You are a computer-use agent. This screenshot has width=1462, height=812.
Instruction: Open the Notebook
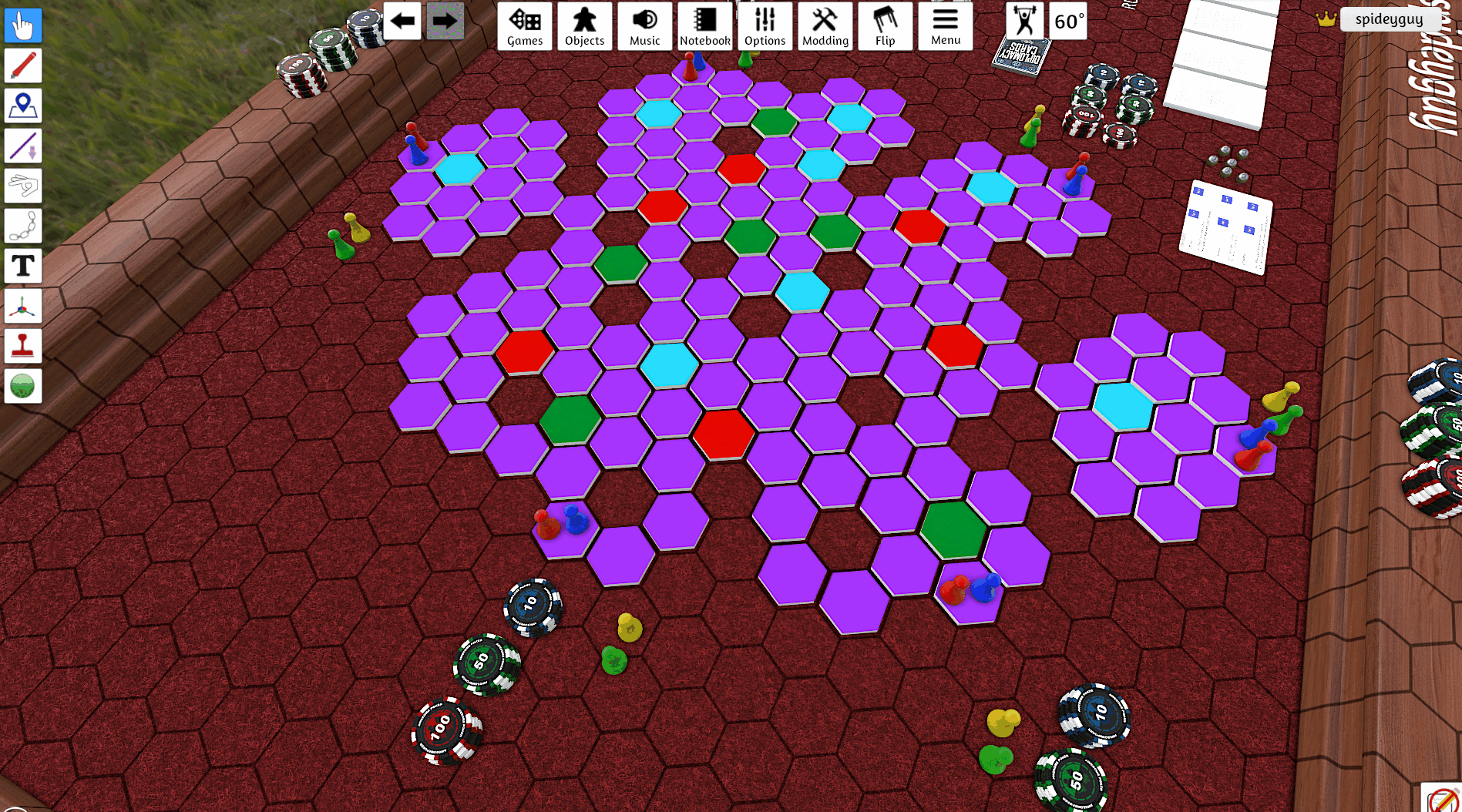(704, 25)
